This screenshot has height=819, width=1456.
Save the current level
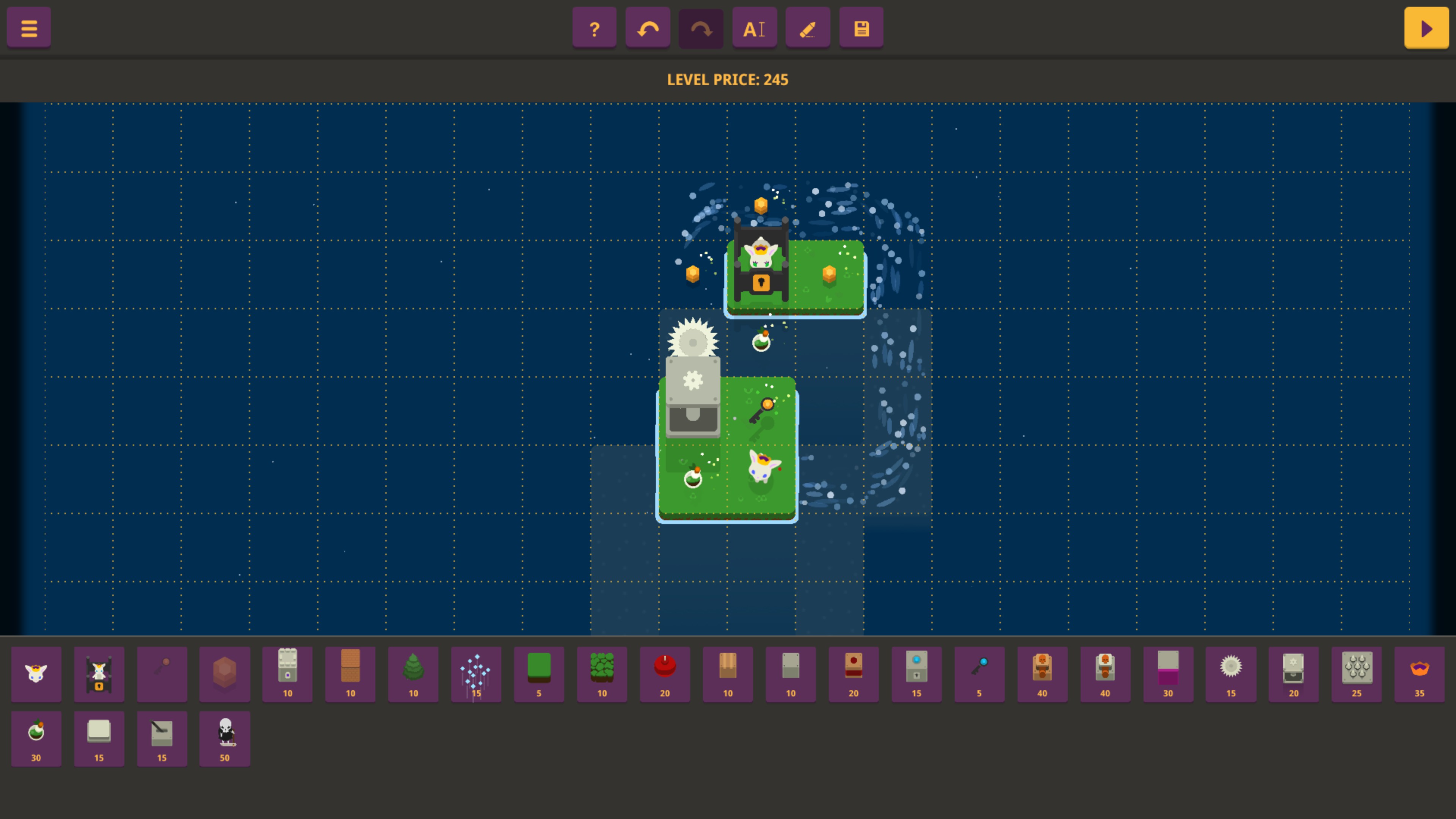point(860,27)
